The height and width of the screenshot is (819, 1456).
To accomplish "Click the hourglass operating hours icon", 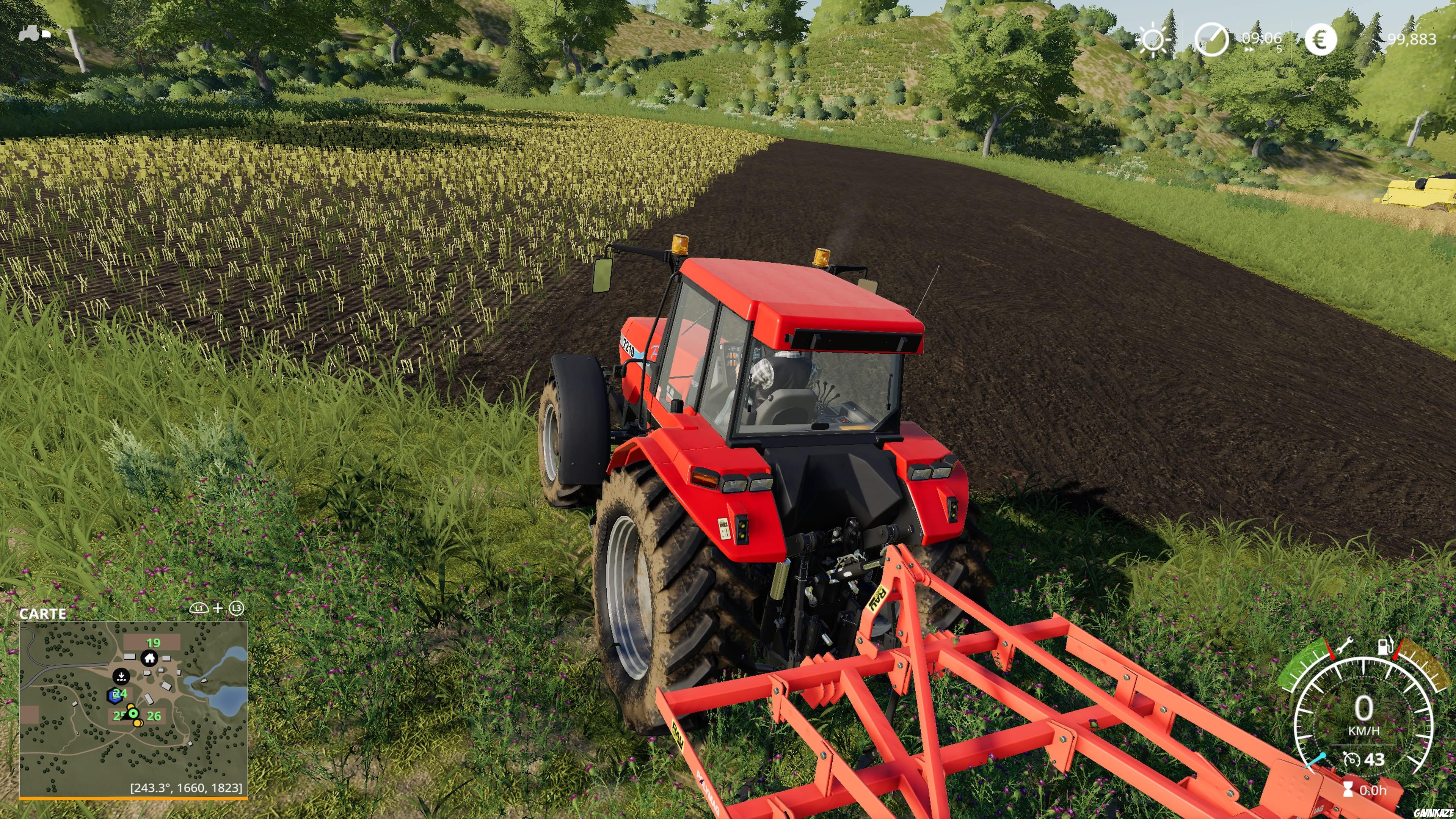I will (x=1349, y=789).
